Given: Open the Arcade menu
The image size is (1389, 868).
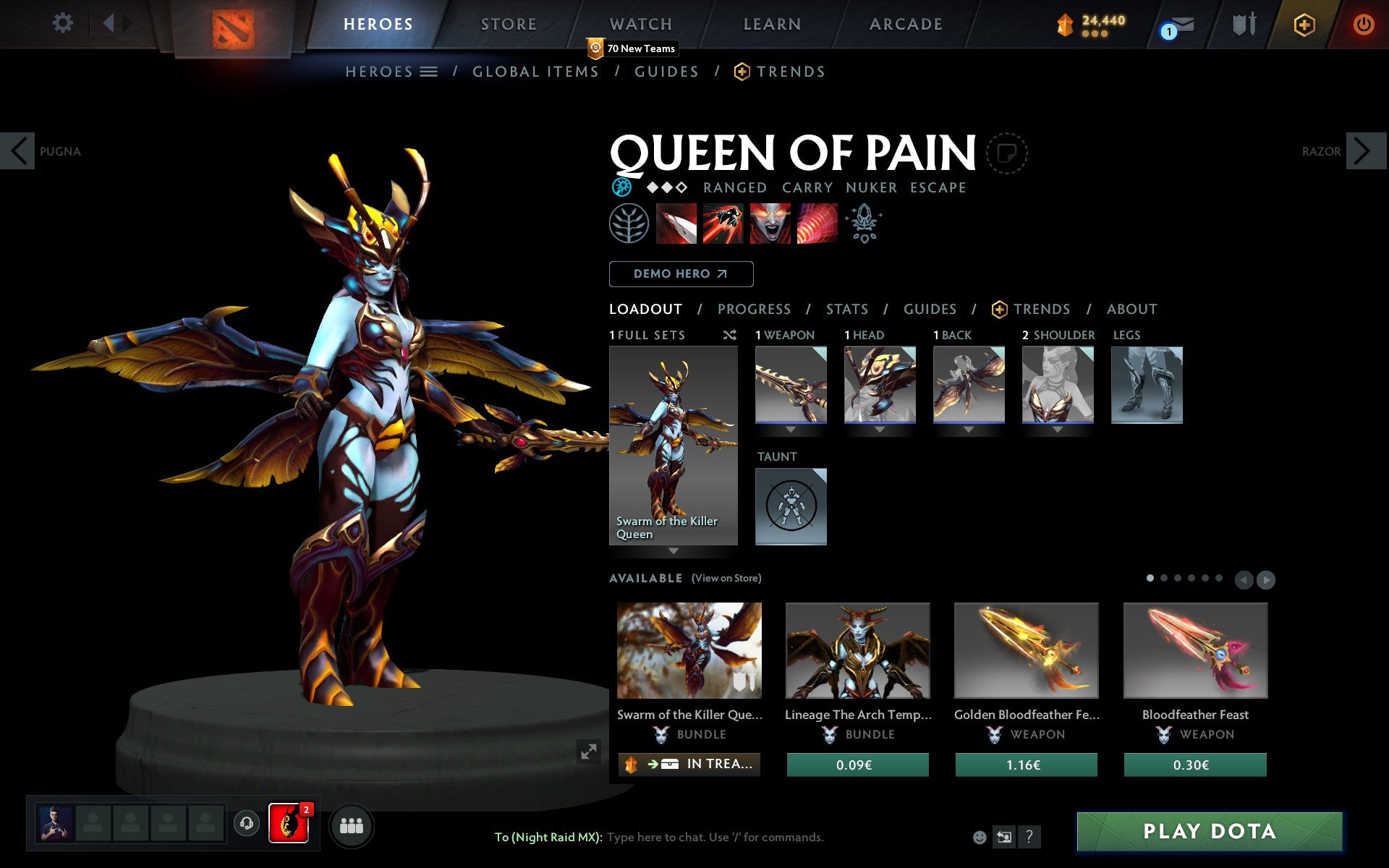Looking at the screenshot, I should pos(906,23).
